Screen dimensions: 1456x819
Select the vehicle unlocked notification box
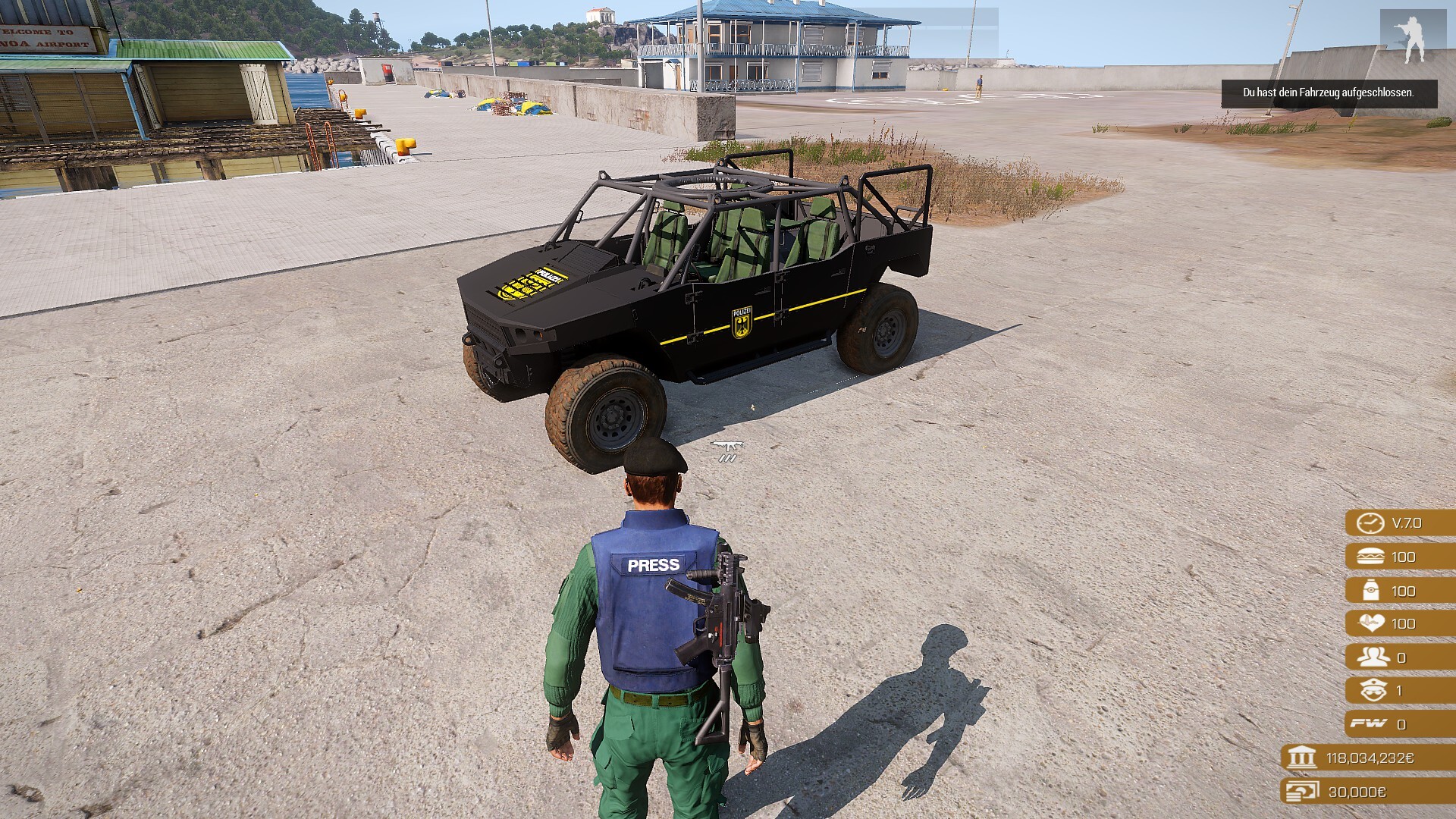[x=1329, y=93]
